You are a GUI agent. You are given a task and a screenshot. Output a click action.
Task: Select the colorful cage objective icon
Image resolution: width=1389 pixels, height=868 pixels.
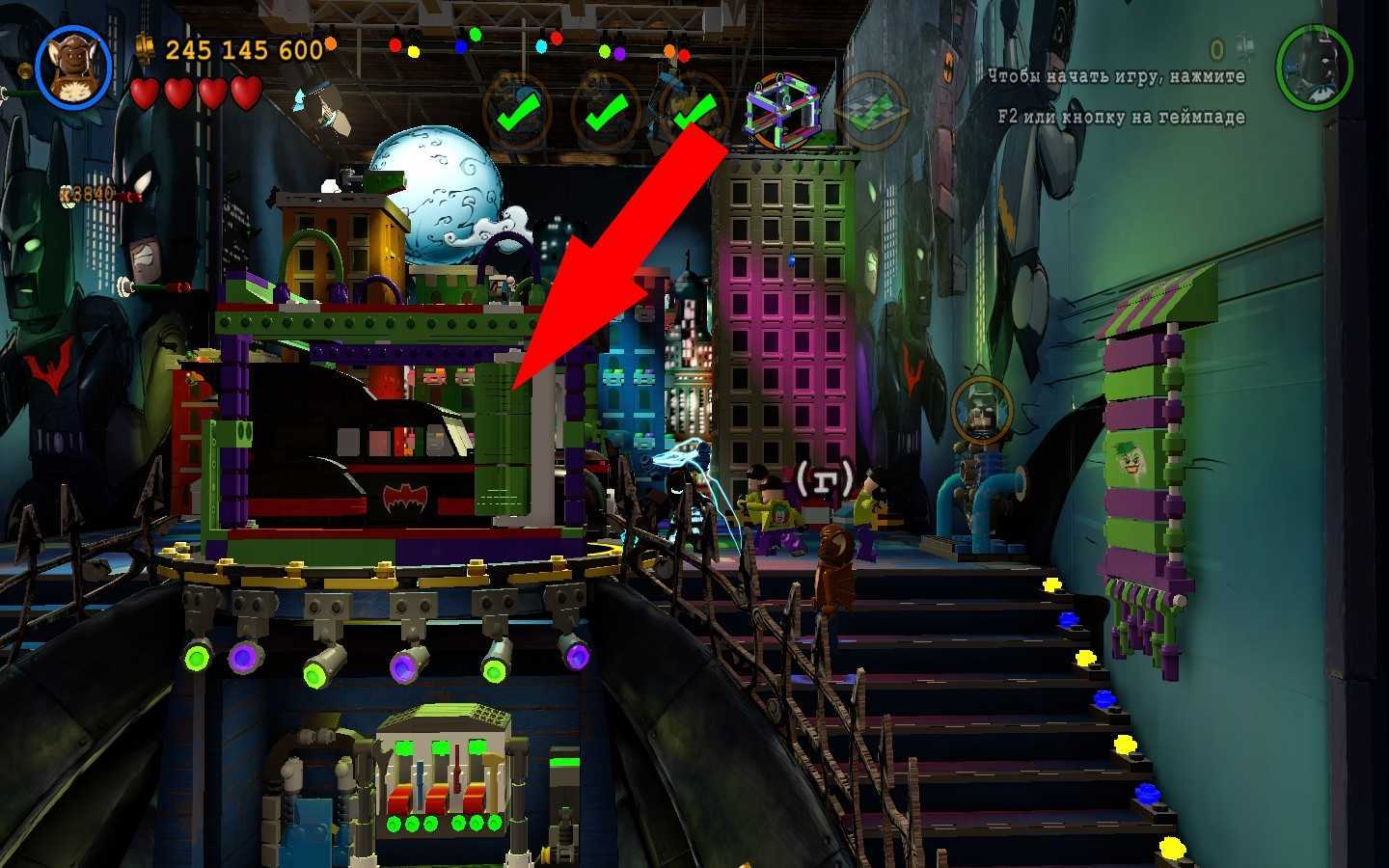pyautogui.click(x=782, y=111)
